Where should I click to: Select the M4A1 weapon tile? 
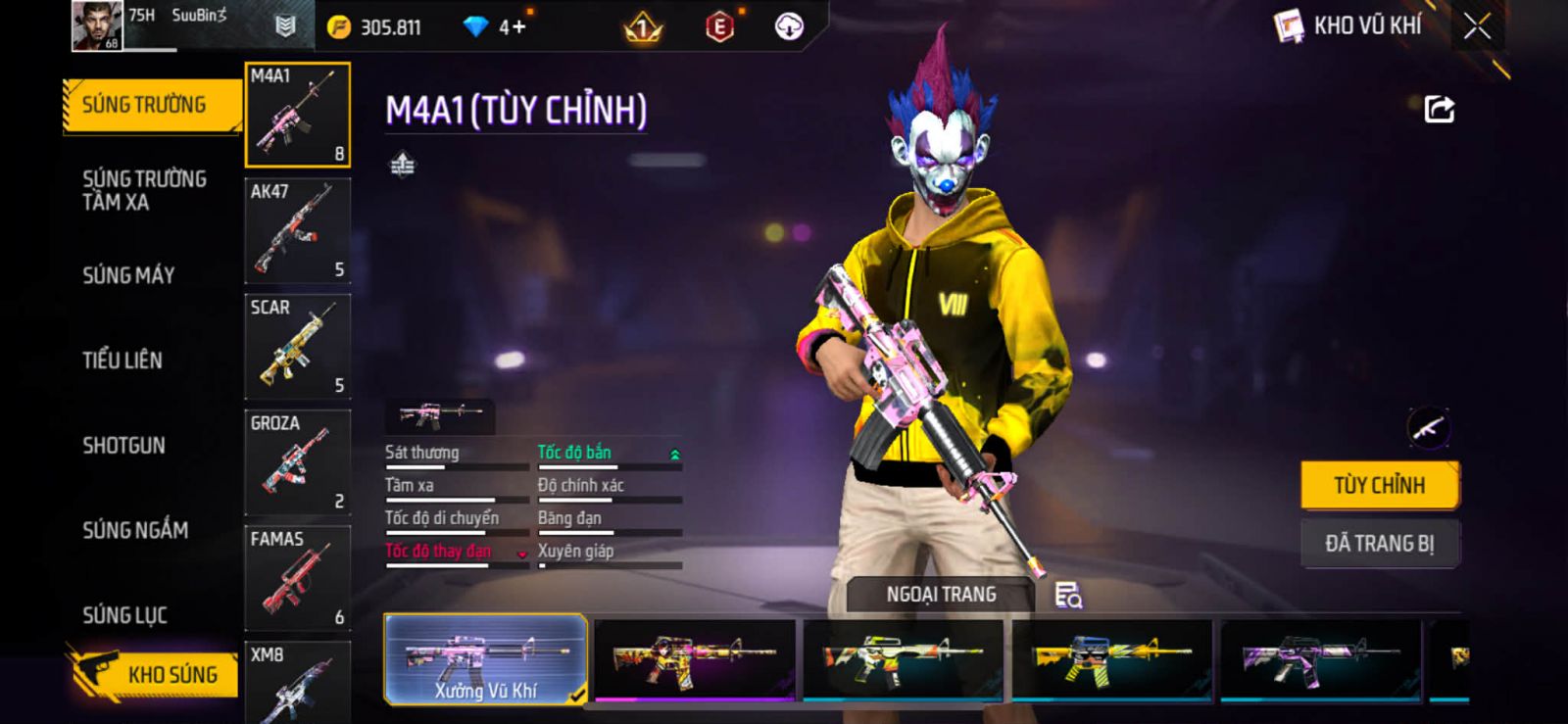point(297,115)
